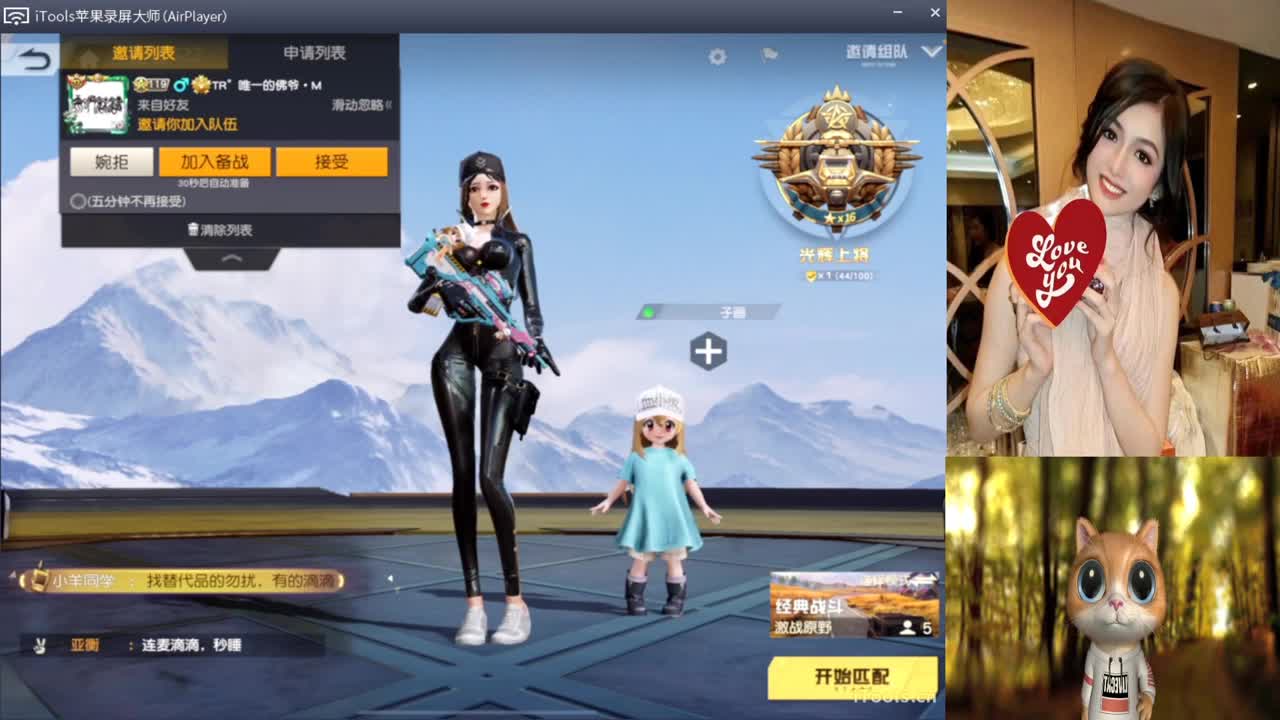The image size is (1280, 720).
Task: Click the green online status dot near 子善
Action: 648,311
